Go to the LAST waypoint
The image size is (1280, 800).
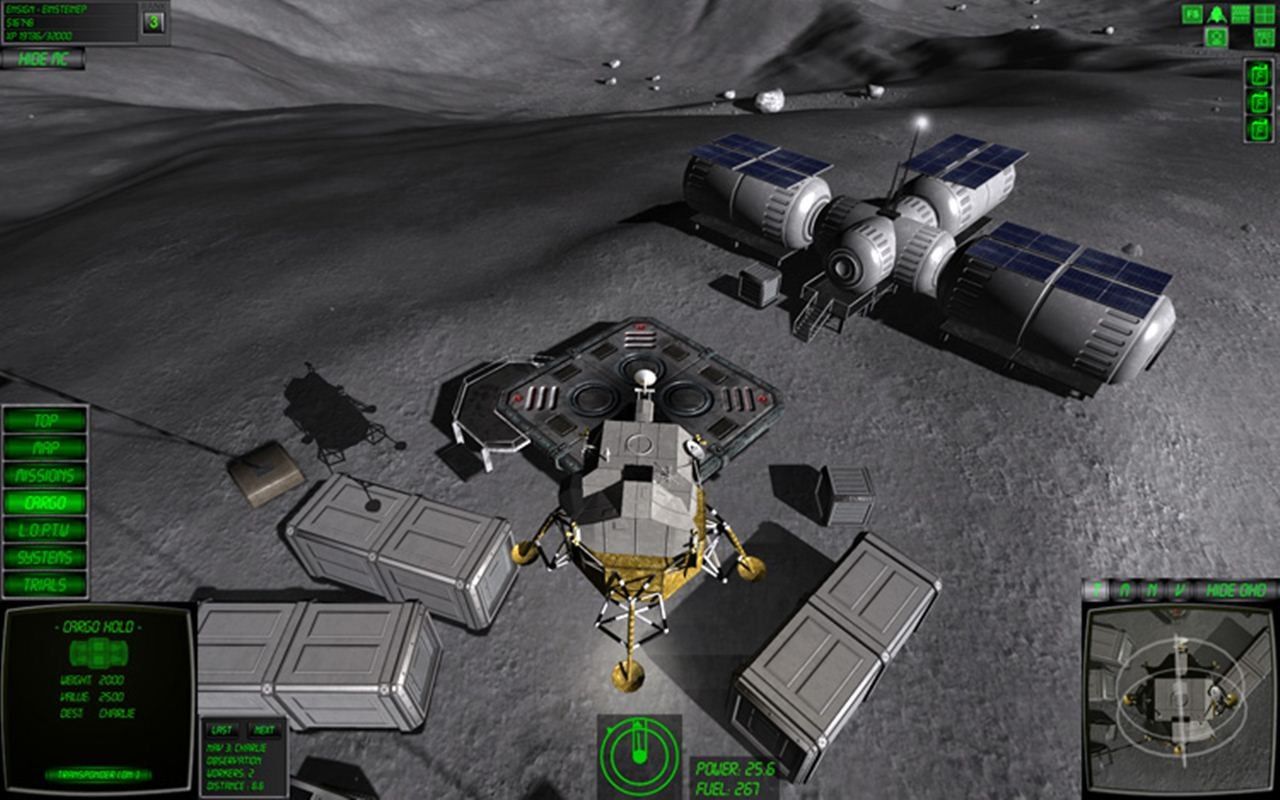(222, 730)
